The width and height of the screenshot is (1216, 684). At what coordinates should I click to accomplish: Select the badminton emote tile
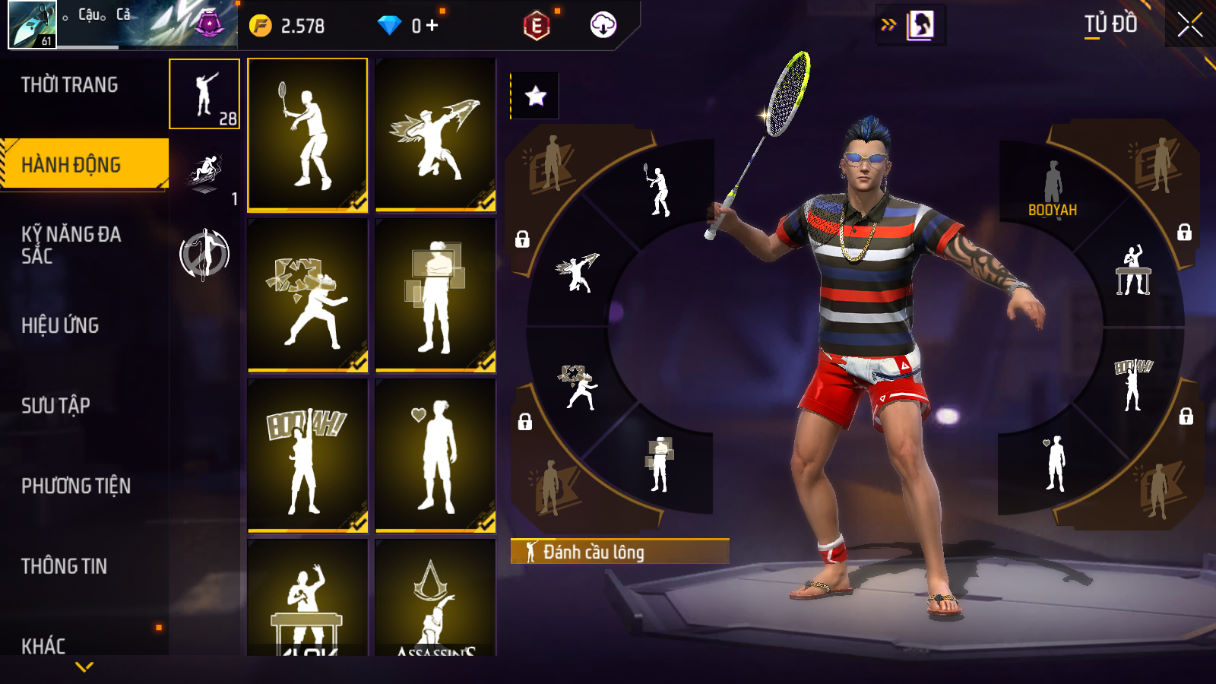307,134
